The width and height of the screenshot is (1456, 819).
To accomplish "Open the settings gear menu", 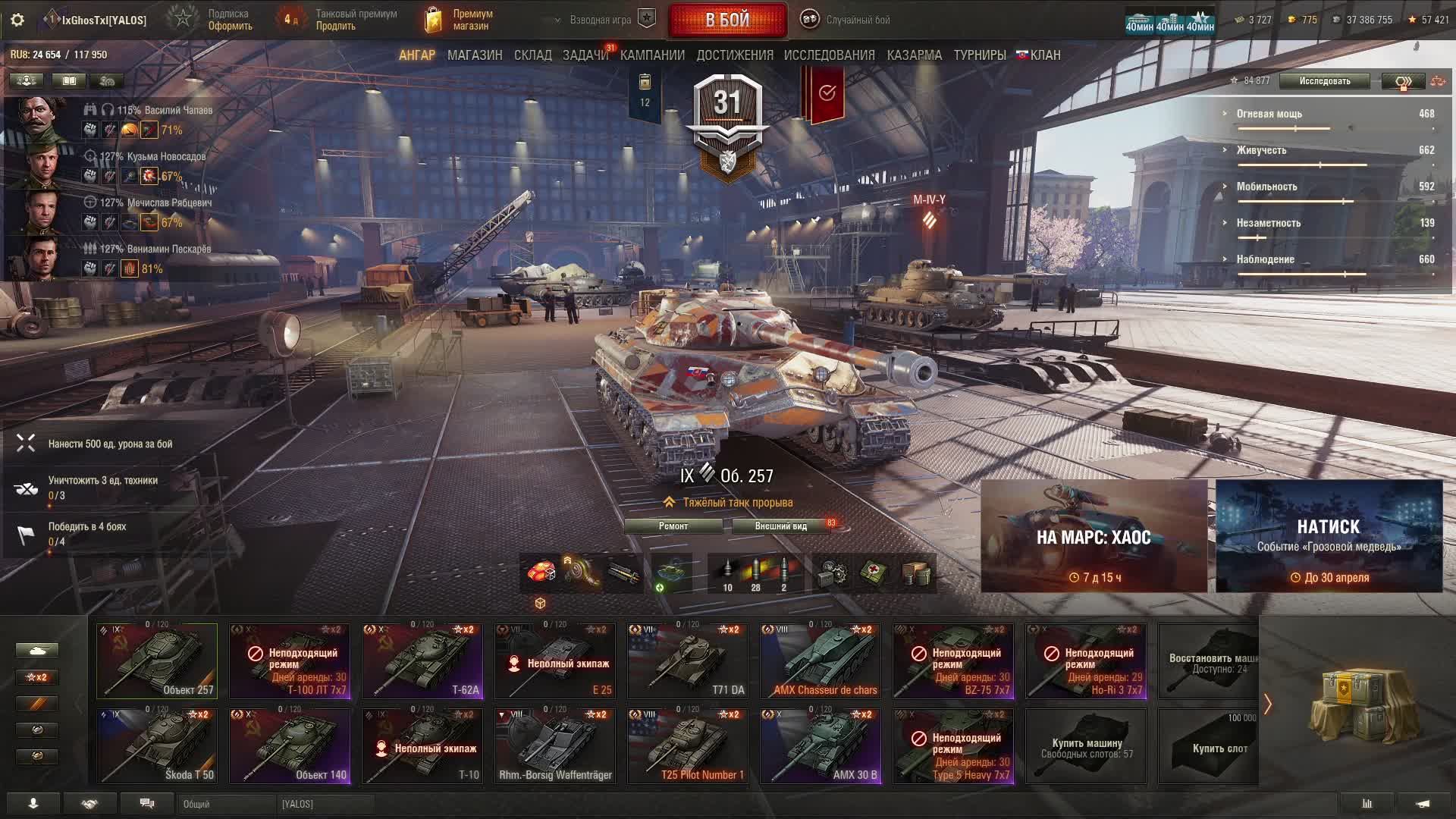I will [x=17, y=20].
